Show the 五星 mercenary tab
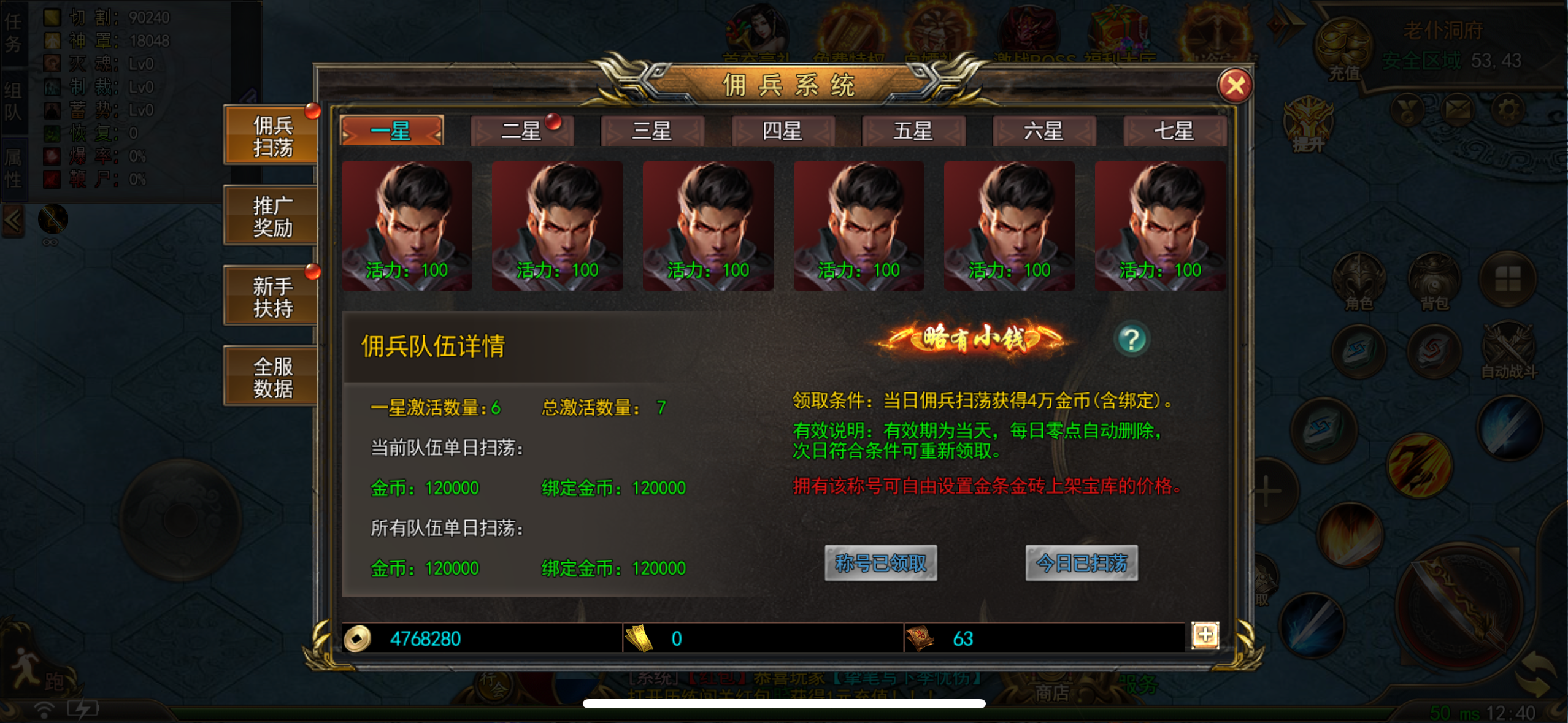The width and height of the screenshot is (1568, 723). pyautogui.click(x=913, y=131)
